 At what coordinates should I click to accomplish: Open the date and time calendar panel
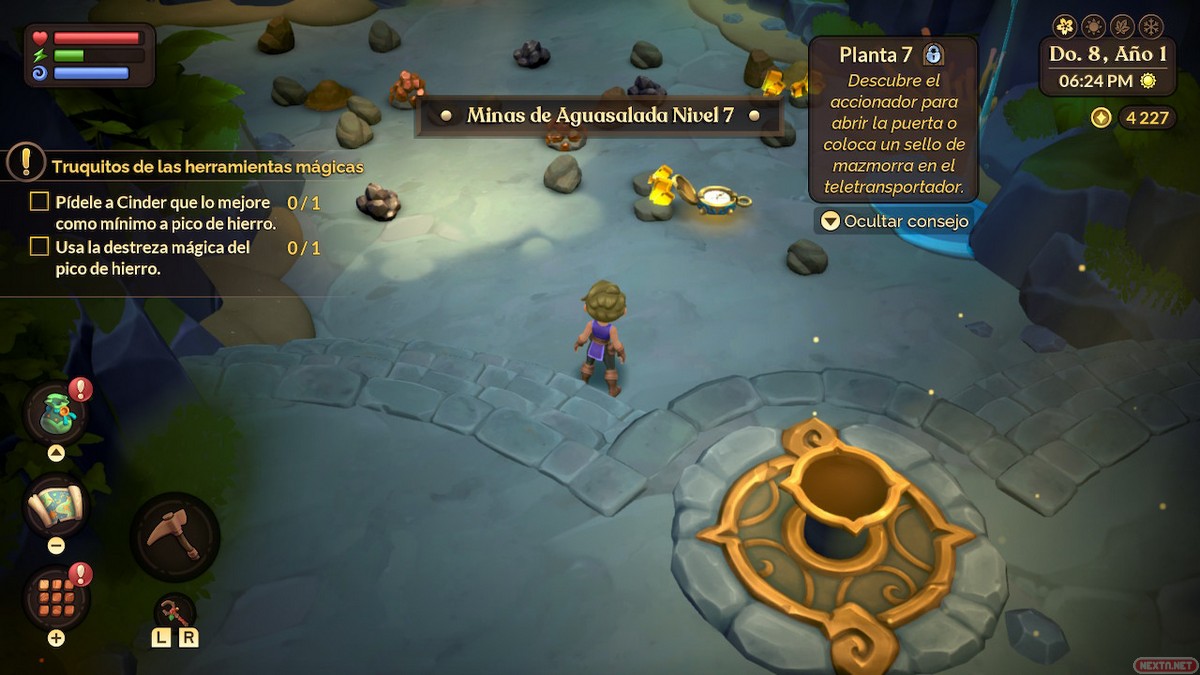point(1107,68)
